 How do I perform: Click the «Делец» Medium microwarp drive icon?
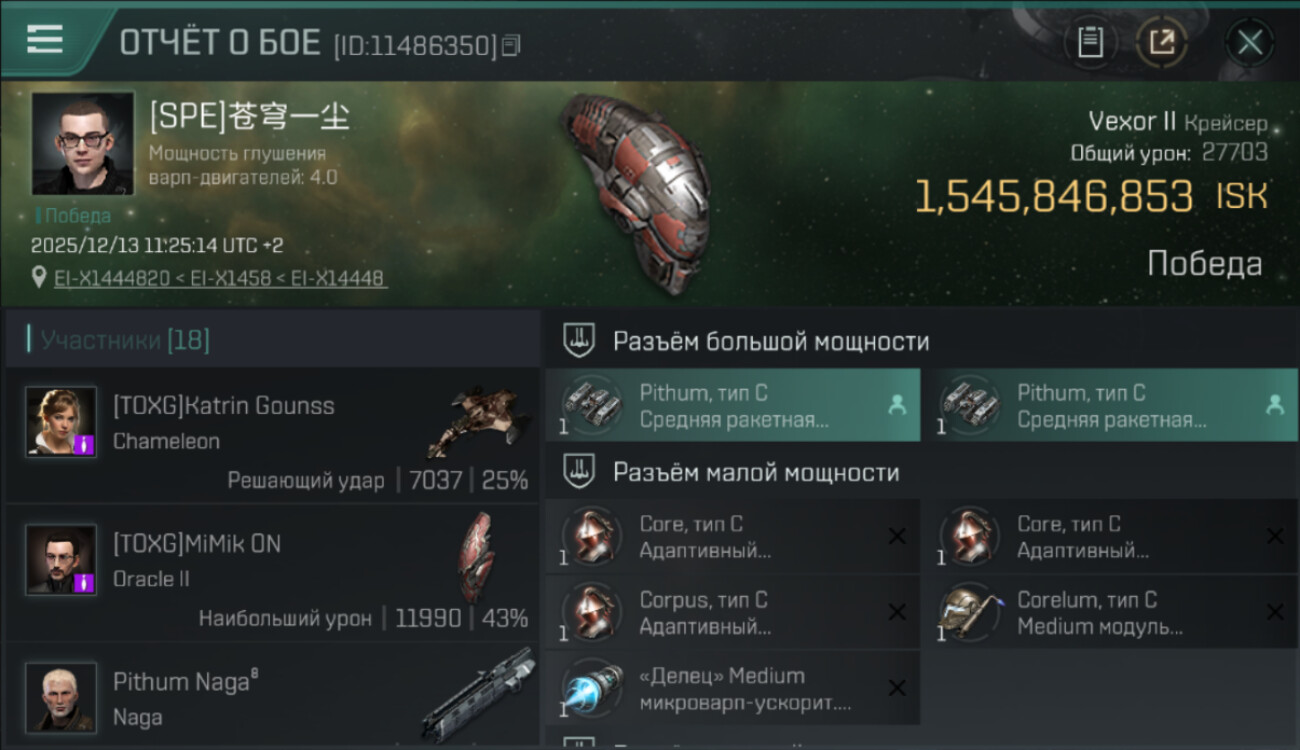pyautogui.click(x=592, y=688)
